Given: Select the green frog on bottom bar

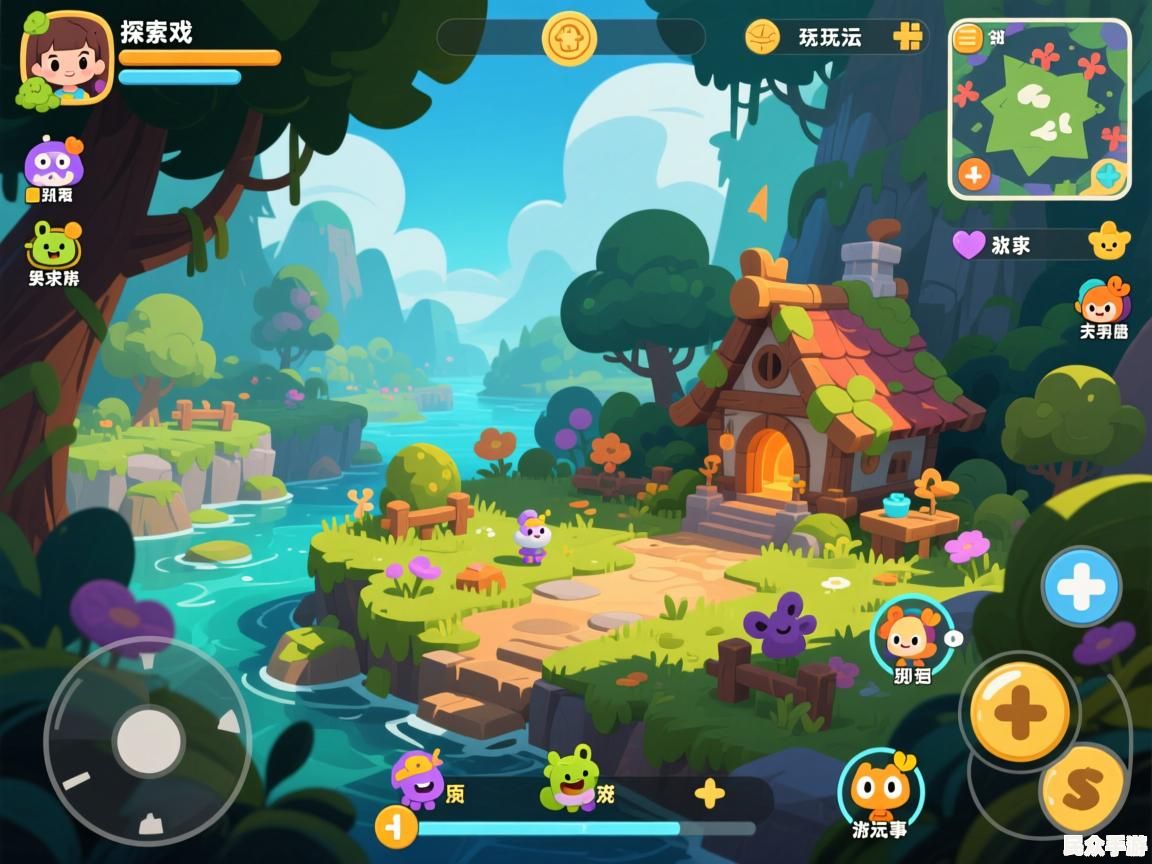Looking at the screenshot, I should click(x=569, y=778).
